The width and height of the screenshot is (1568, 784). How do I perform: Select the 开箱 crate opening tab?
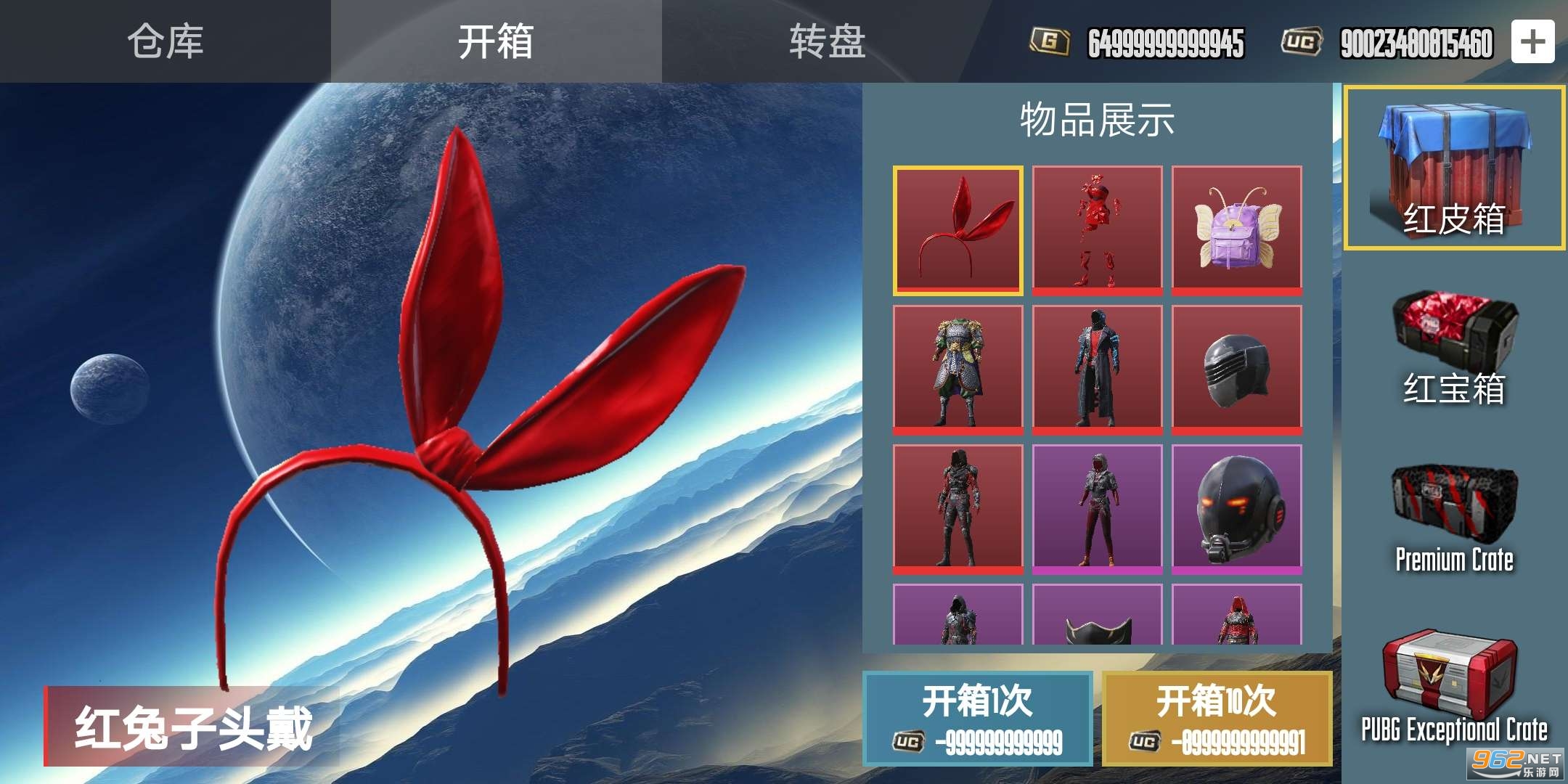[x=497, y=41]
